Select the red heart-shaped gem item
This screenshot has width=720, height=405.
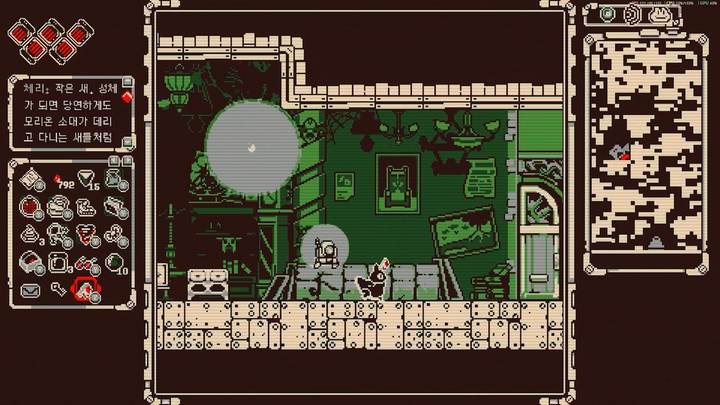[x=87, y=234]
